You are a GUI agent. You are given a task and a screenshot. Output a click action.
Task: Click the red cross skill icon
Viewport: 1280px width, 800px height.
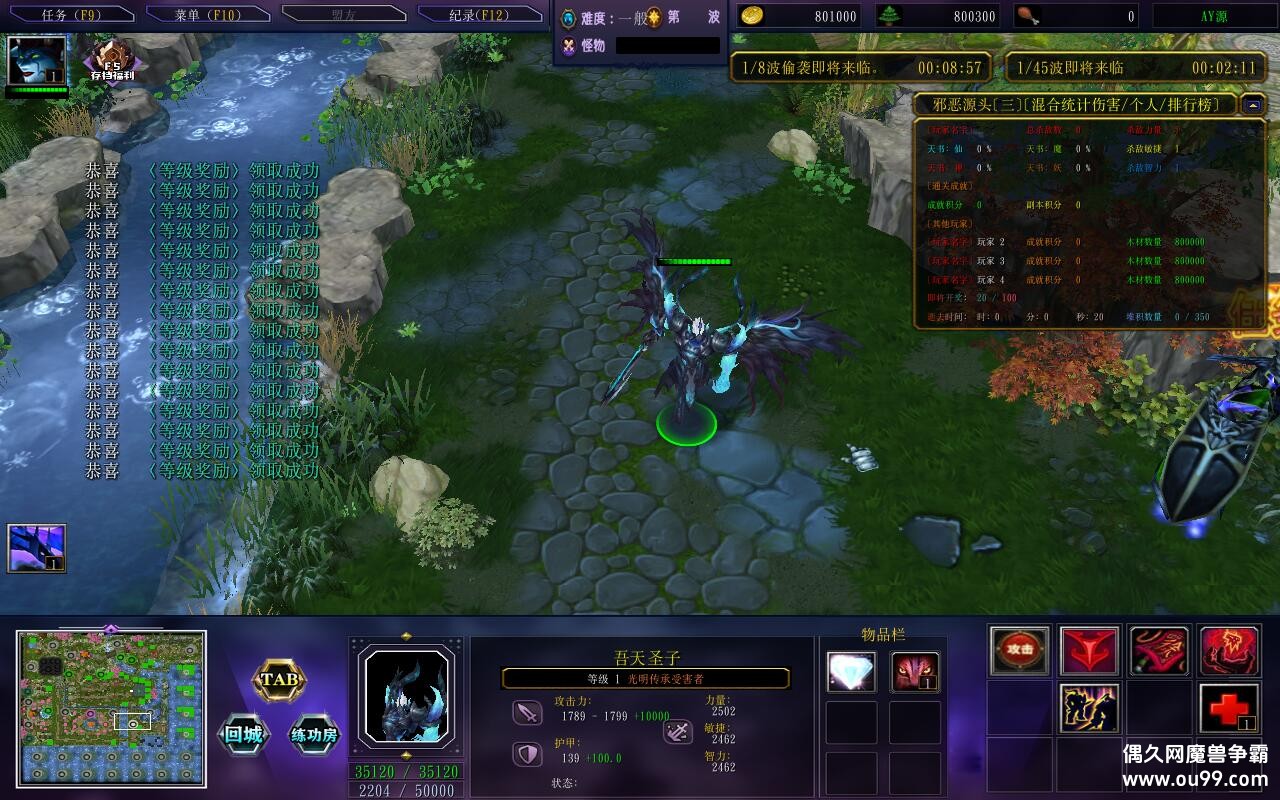(1229, 708)
